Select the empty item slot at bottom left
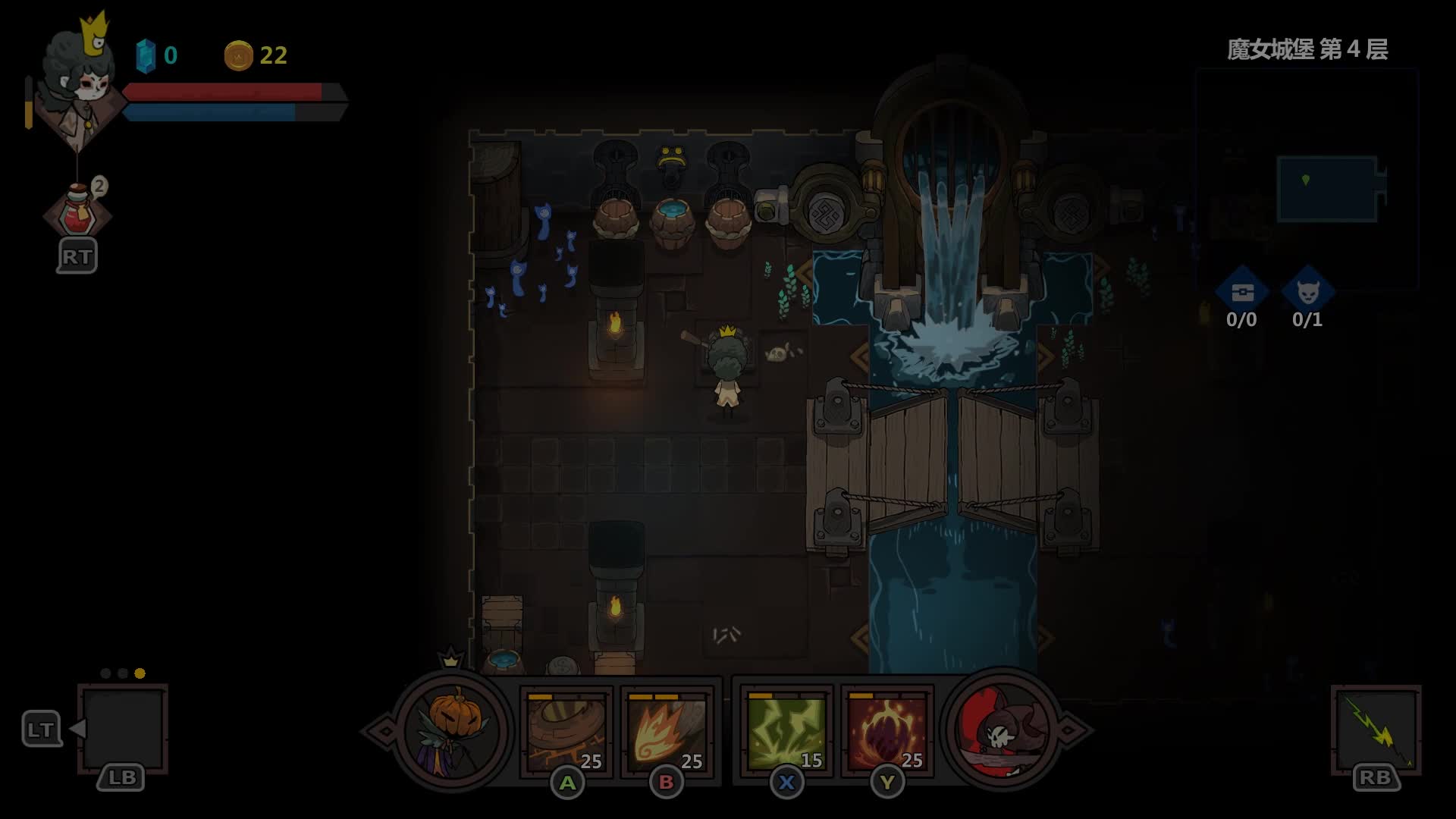 pyautogui.click(x=123, y=726)
